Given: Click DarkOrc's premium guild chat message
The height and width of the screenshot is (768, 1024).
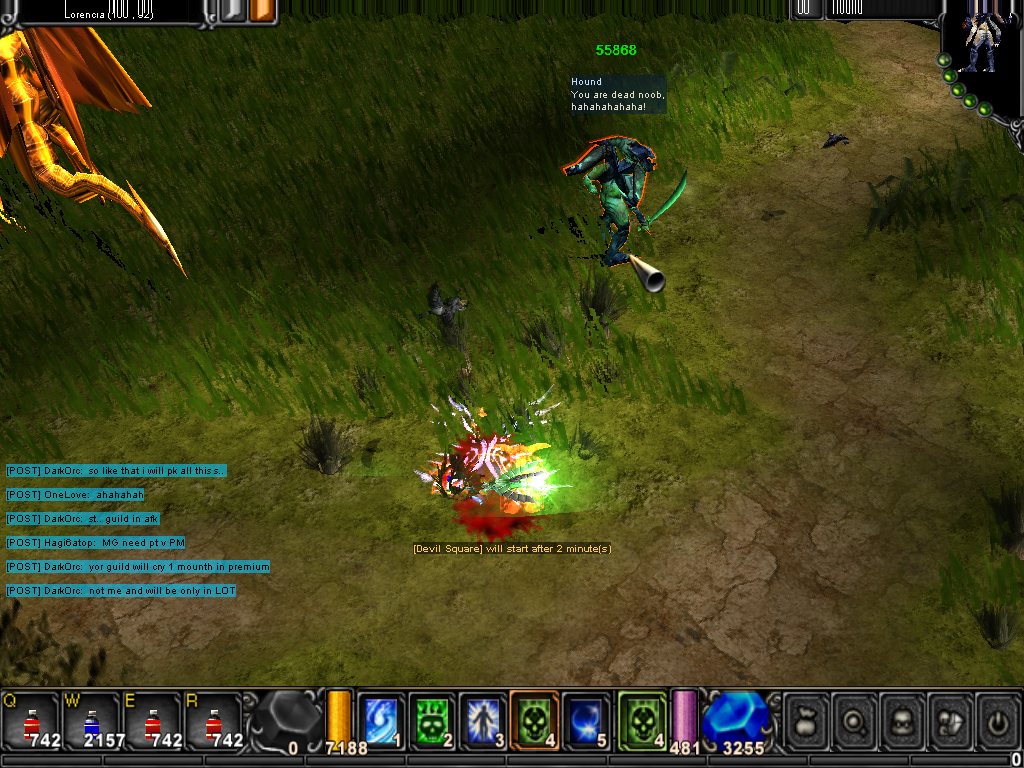Looking at the screenshot, I should 137,567.
